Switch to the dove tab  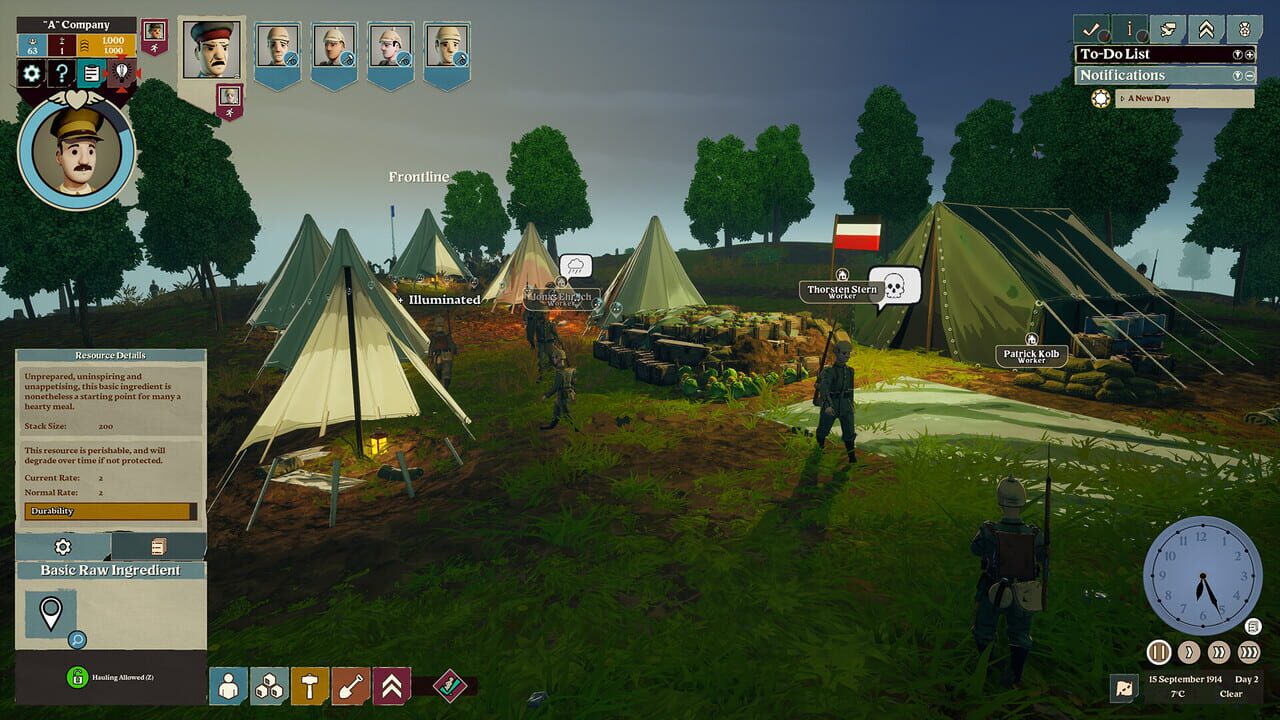tap(1167, 28)
